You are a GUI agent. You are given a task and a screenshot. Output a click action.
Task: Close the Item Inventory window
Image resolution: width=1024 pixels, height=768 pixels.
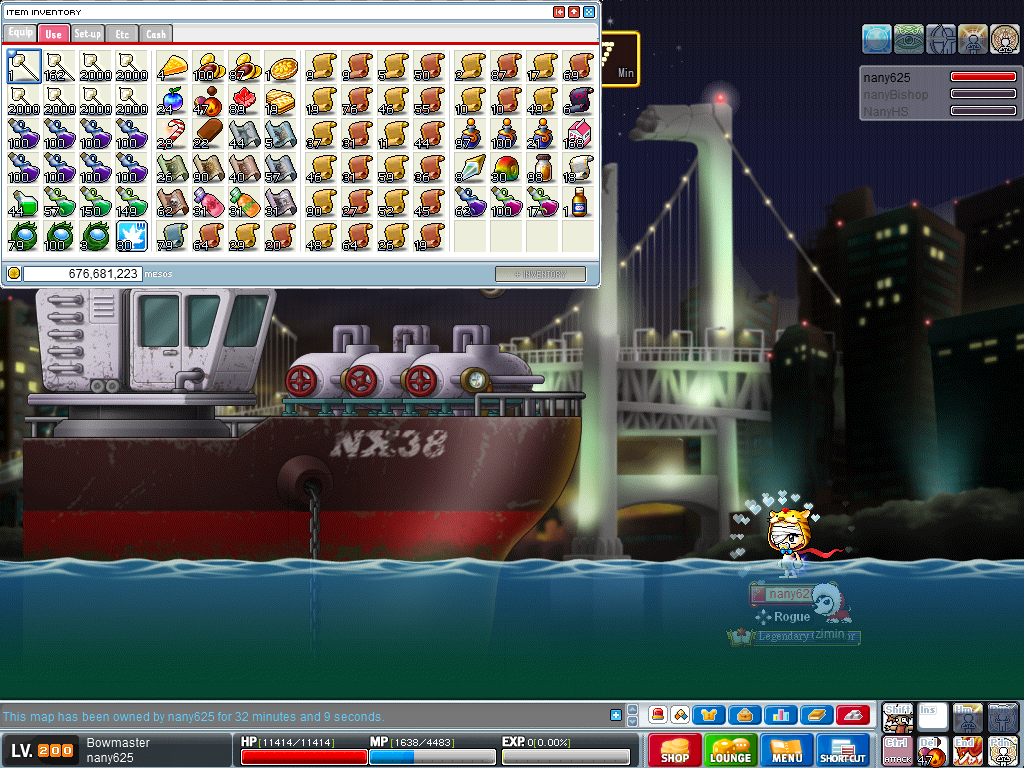[x=589, y=12]
